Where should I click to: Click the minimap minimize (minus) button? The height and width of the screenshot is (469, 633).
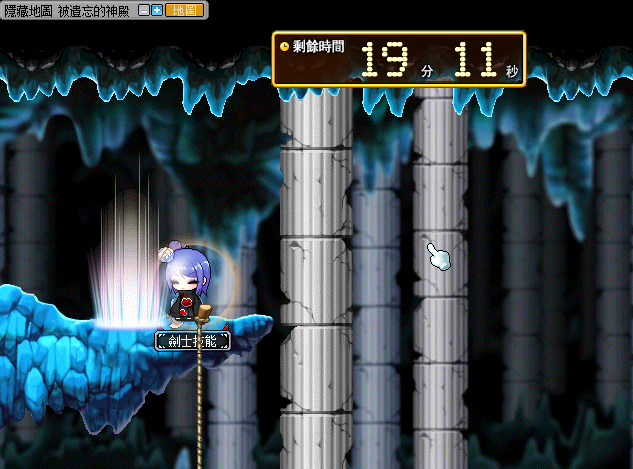point(144,9)
